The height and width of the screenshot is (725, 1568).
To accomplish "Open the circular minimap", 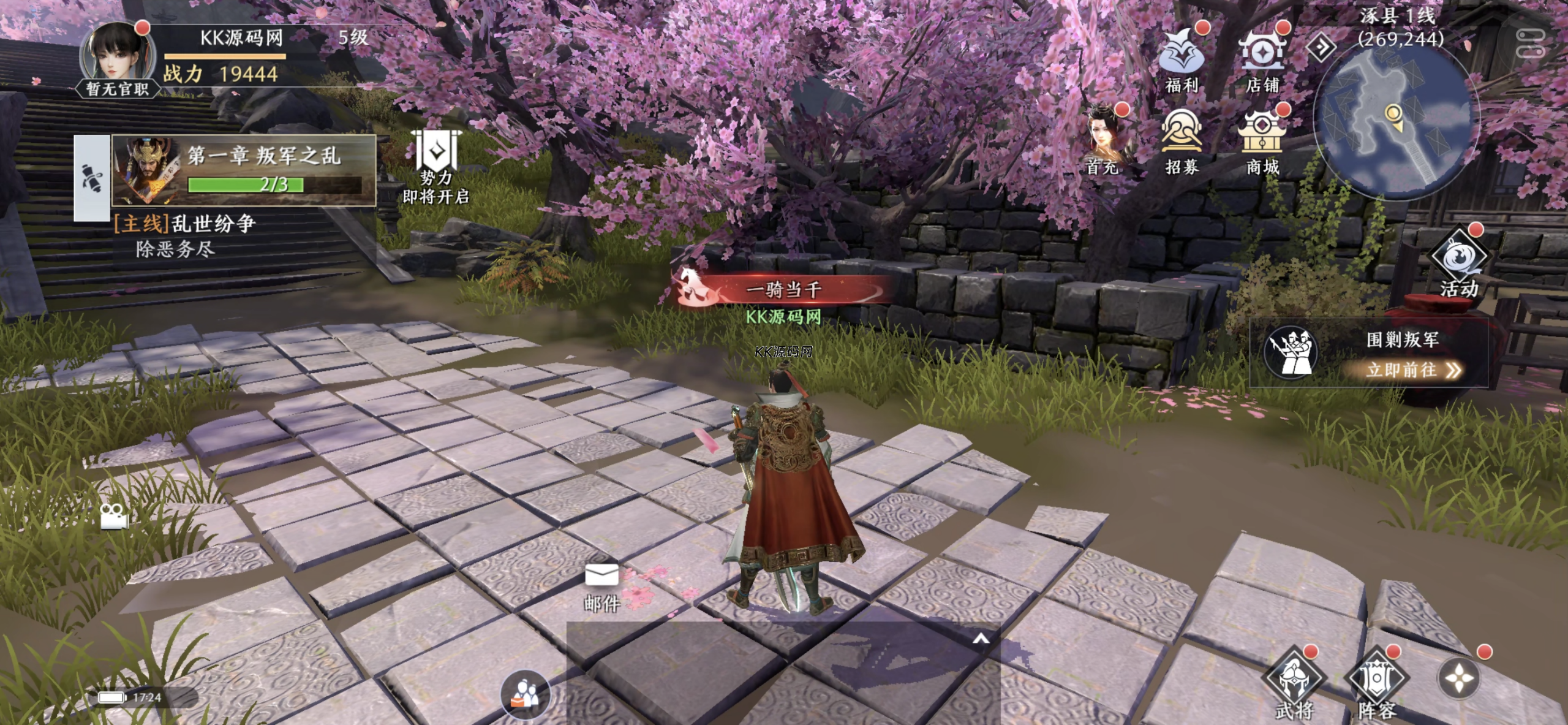I will (x=1398, y=123).
